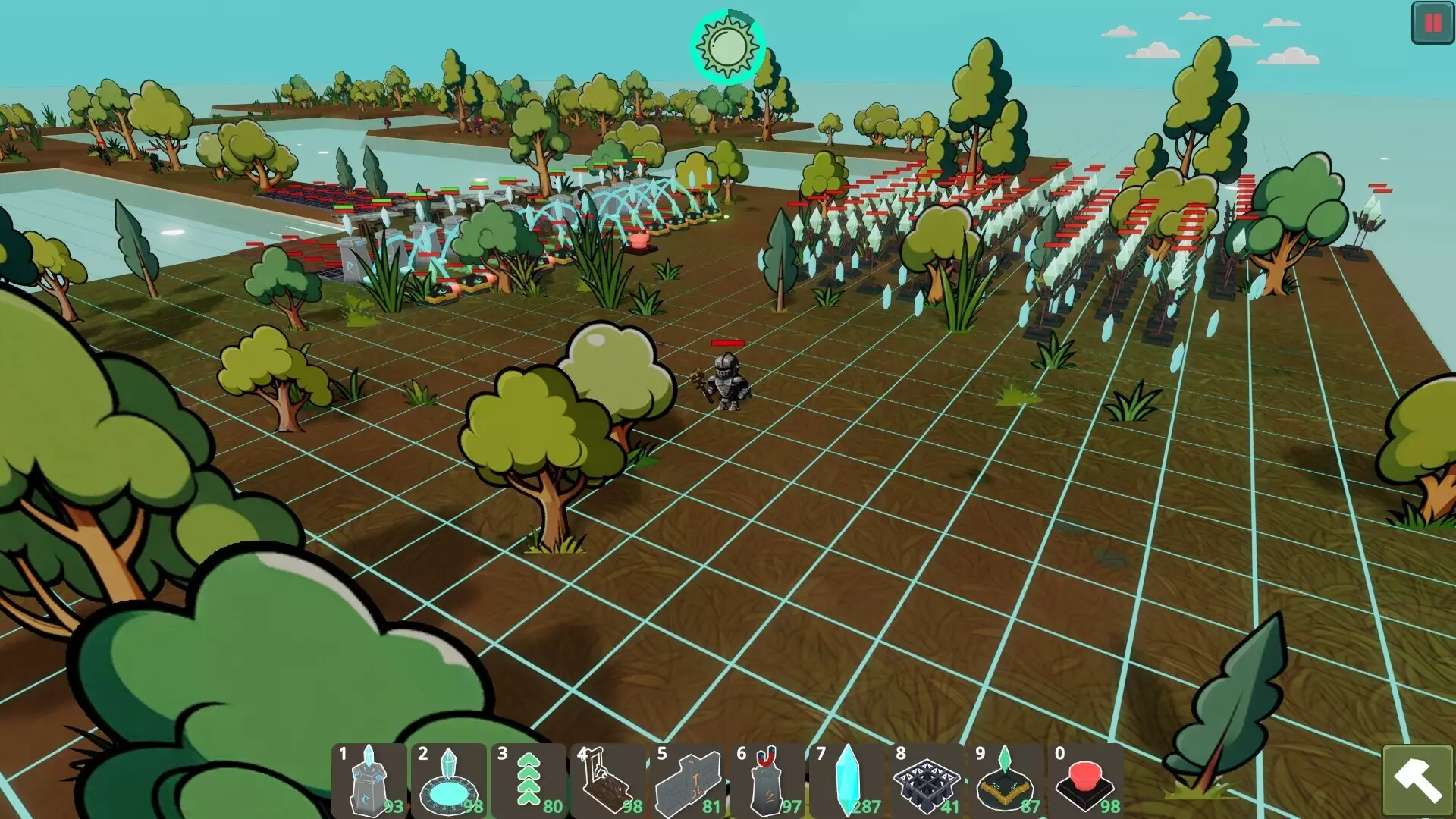The height and width of the screenshot is (819, 1456).
Task: Select the cyan crystal in slot 7
Action: [847, 780]
